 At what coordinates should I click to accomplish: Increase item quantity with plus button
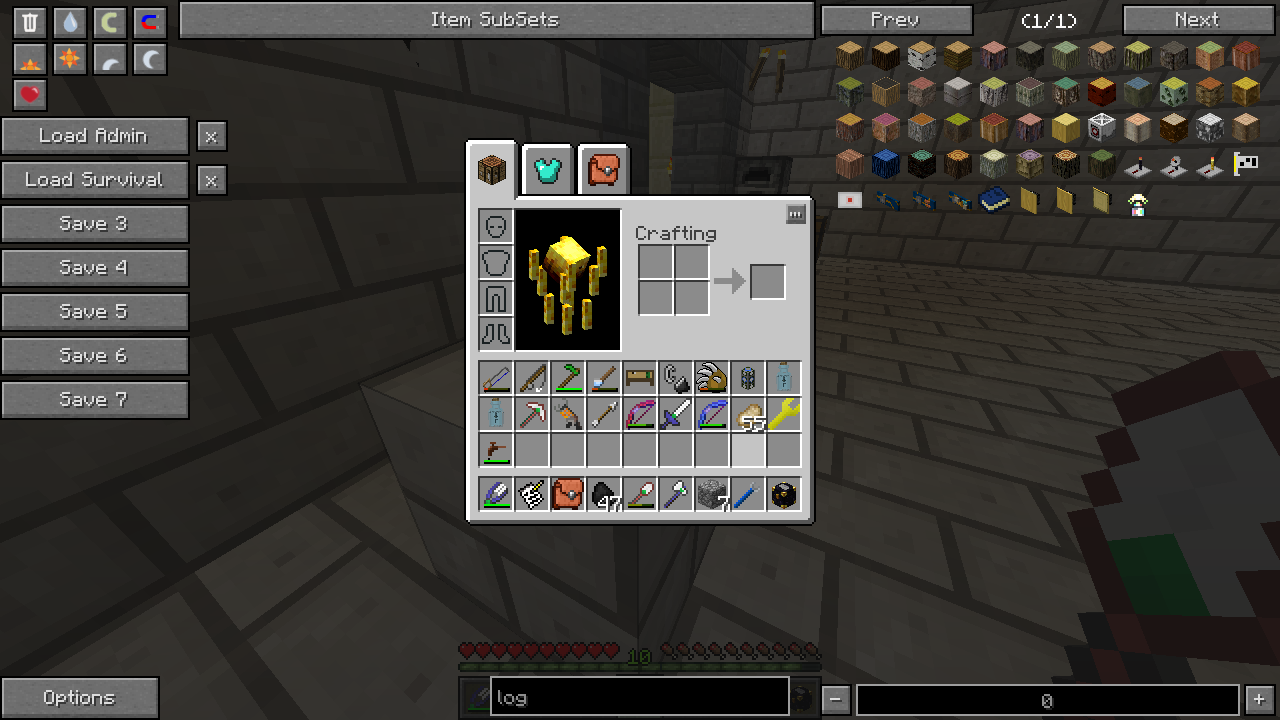(1259, 700)
